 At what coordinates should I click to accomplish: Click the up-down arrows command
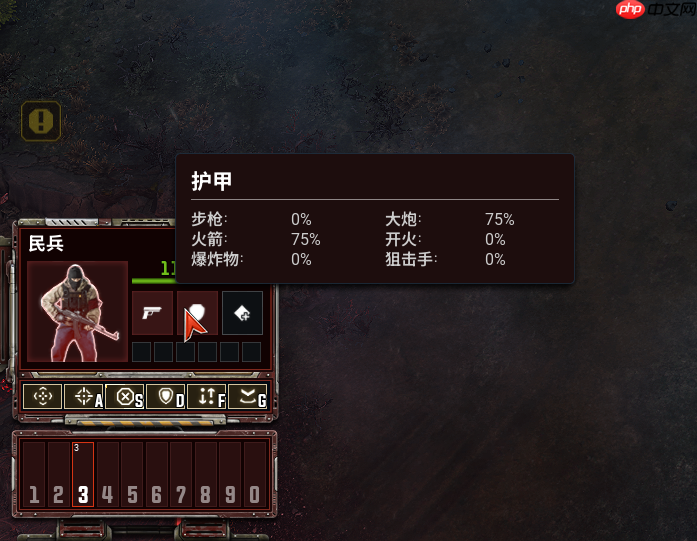[x=207, y=396]
